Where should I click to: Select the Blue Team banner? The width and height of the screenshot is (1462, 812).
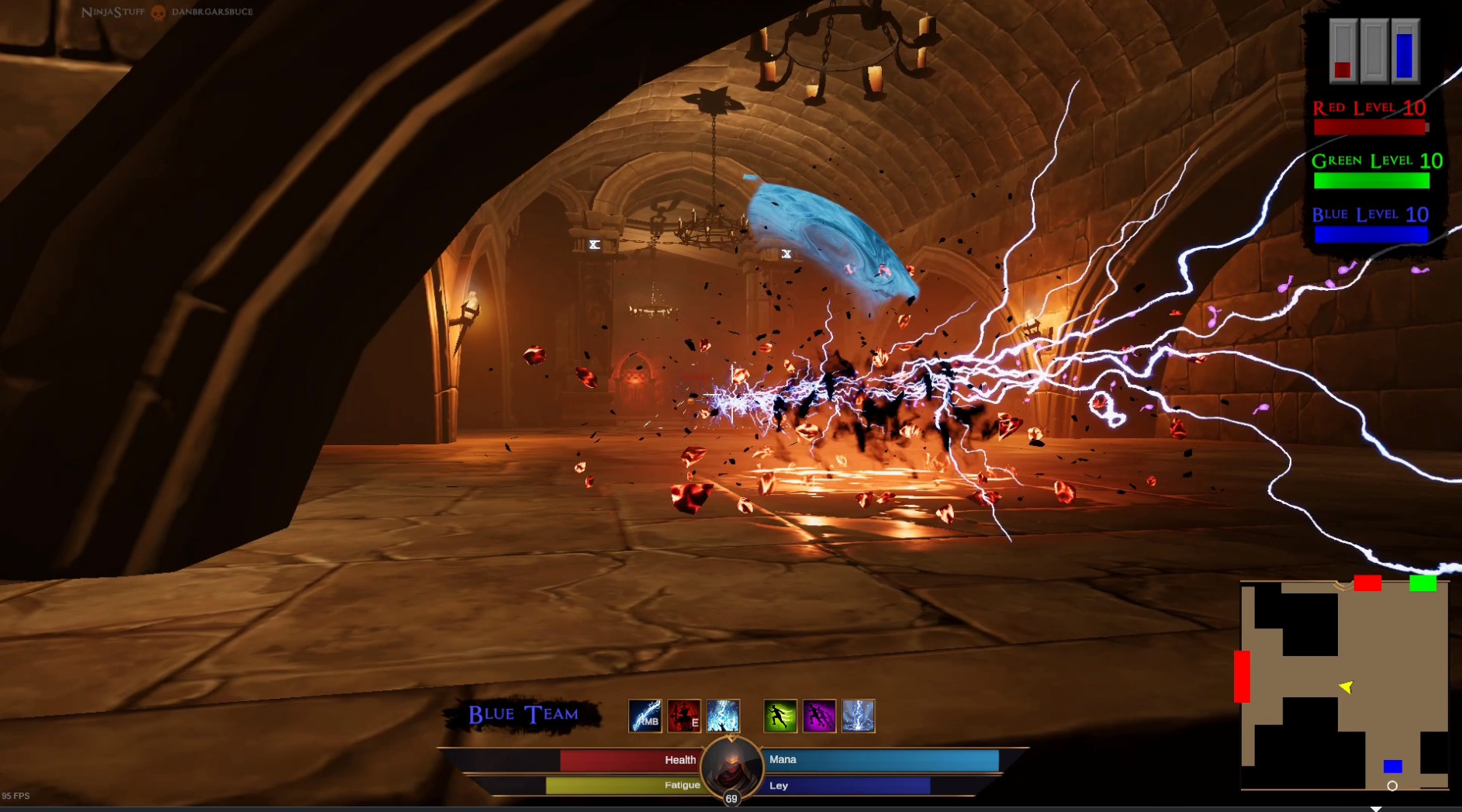(522, 714)
